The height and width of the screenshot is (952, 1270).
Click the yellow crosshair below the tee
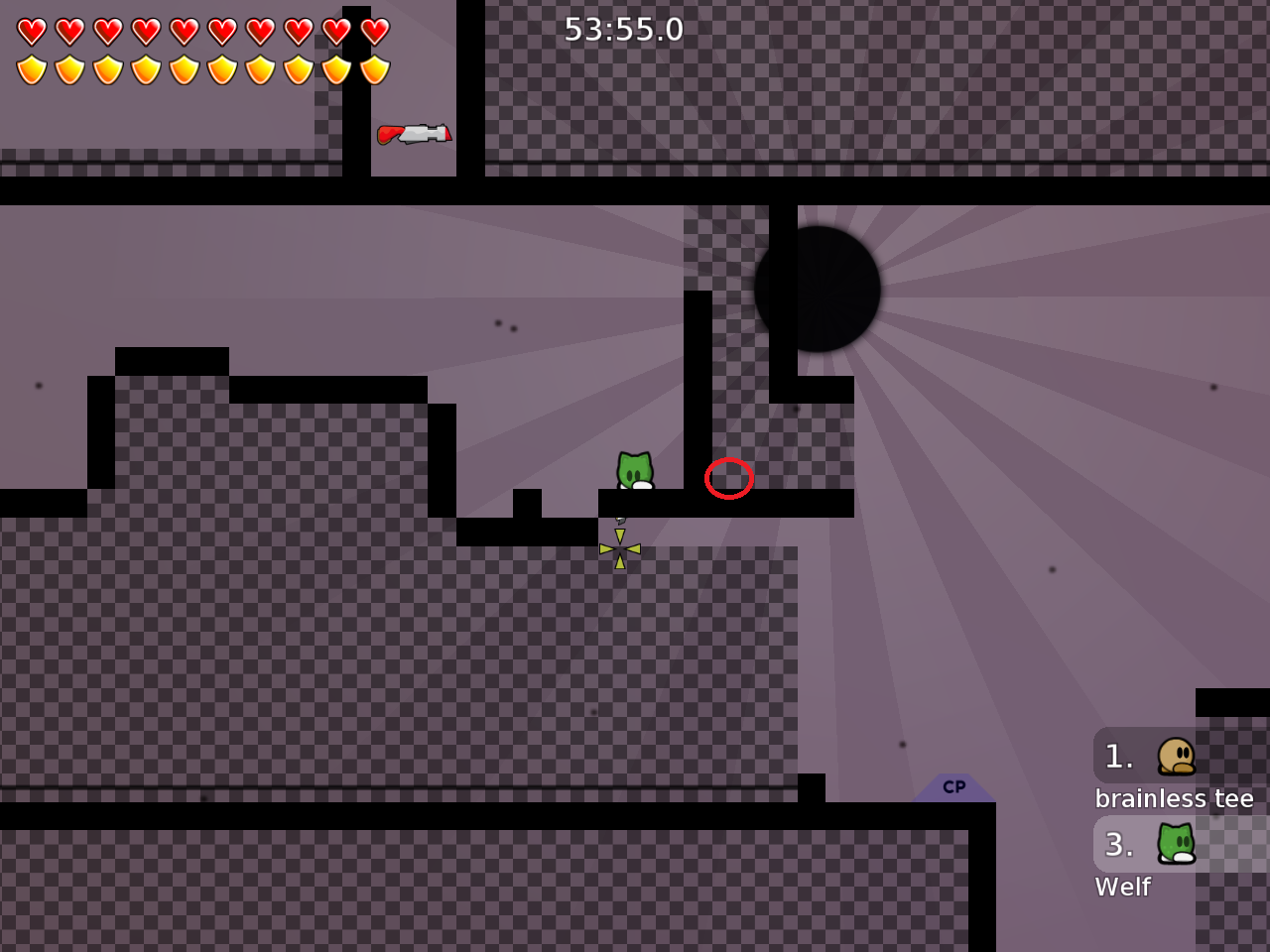619,547
